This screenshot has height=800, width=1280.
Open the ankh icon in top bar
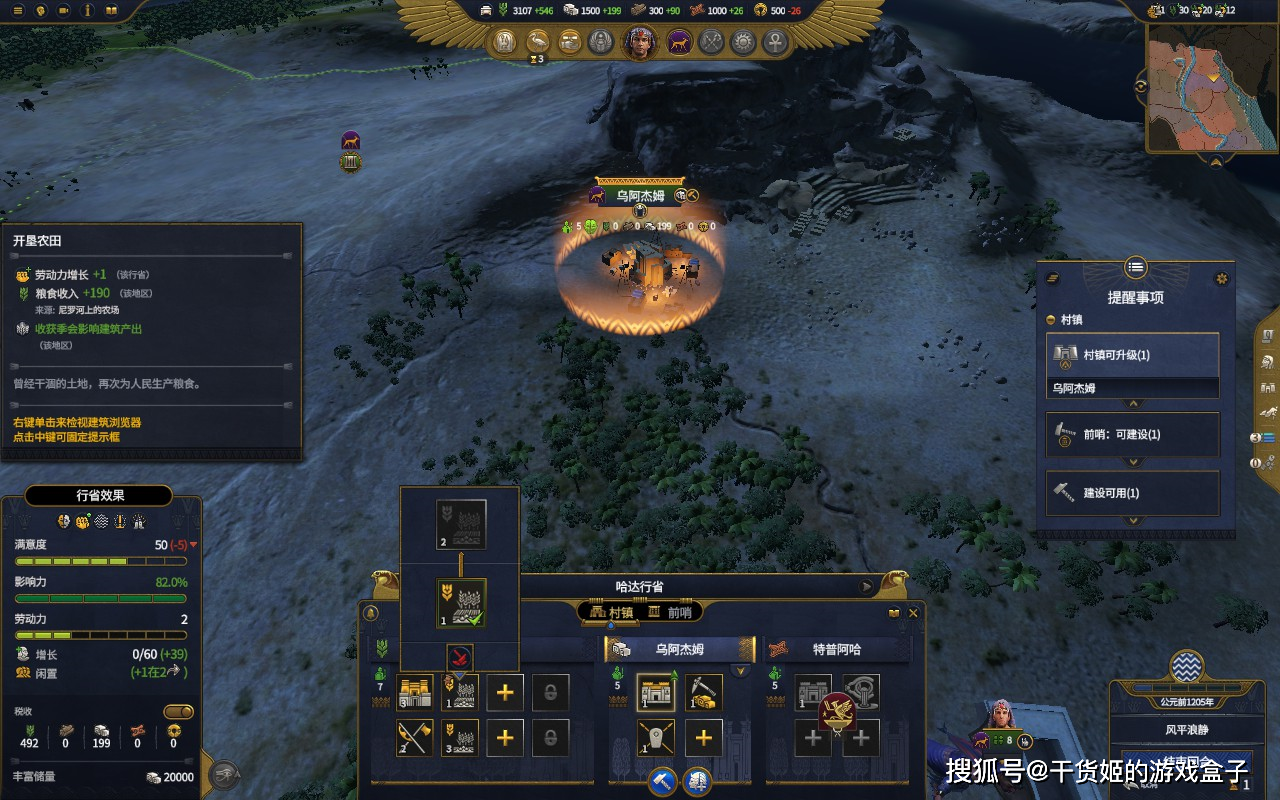click(775, 42)
